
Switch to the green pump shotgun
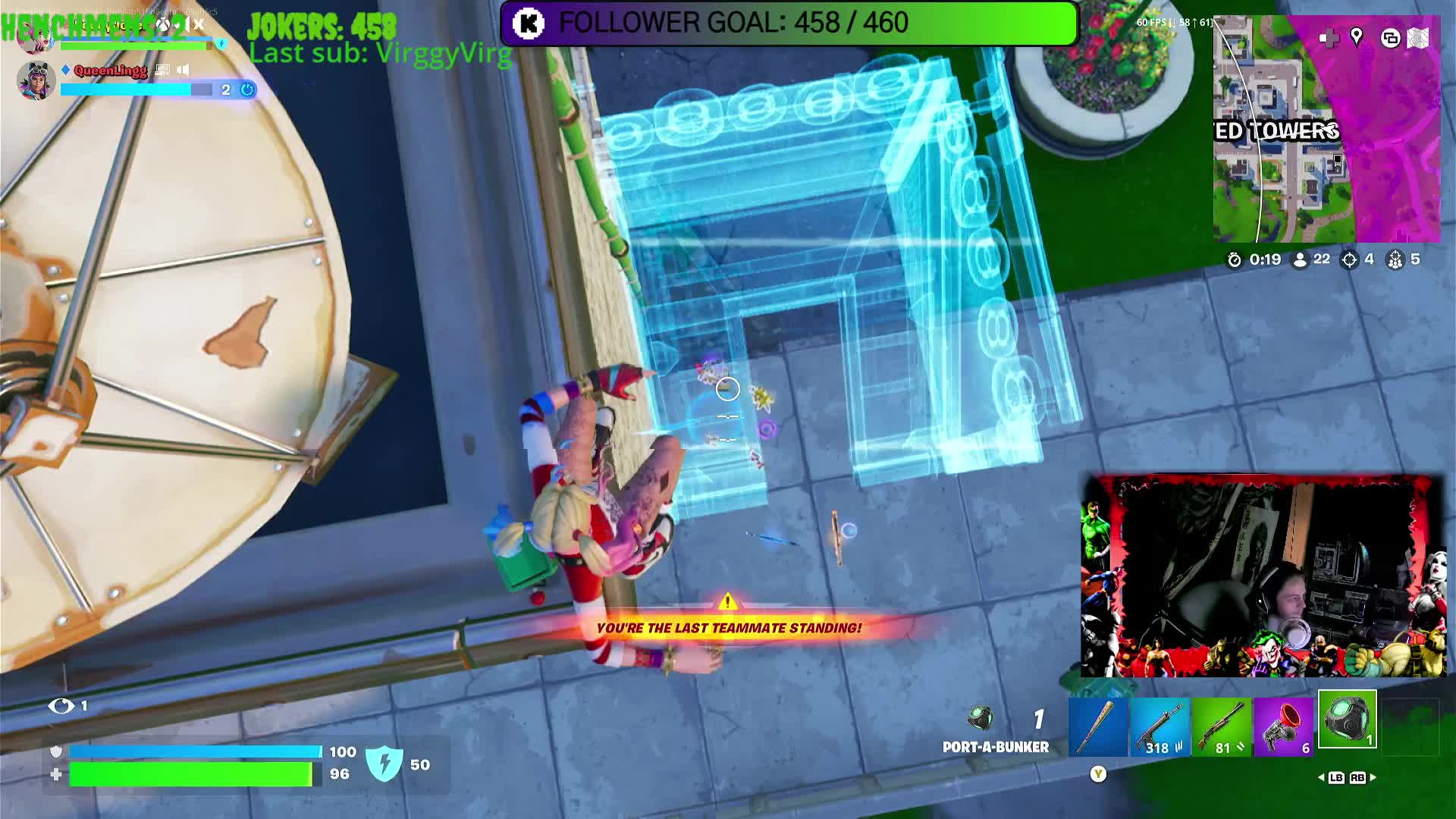click(1222, 727)
